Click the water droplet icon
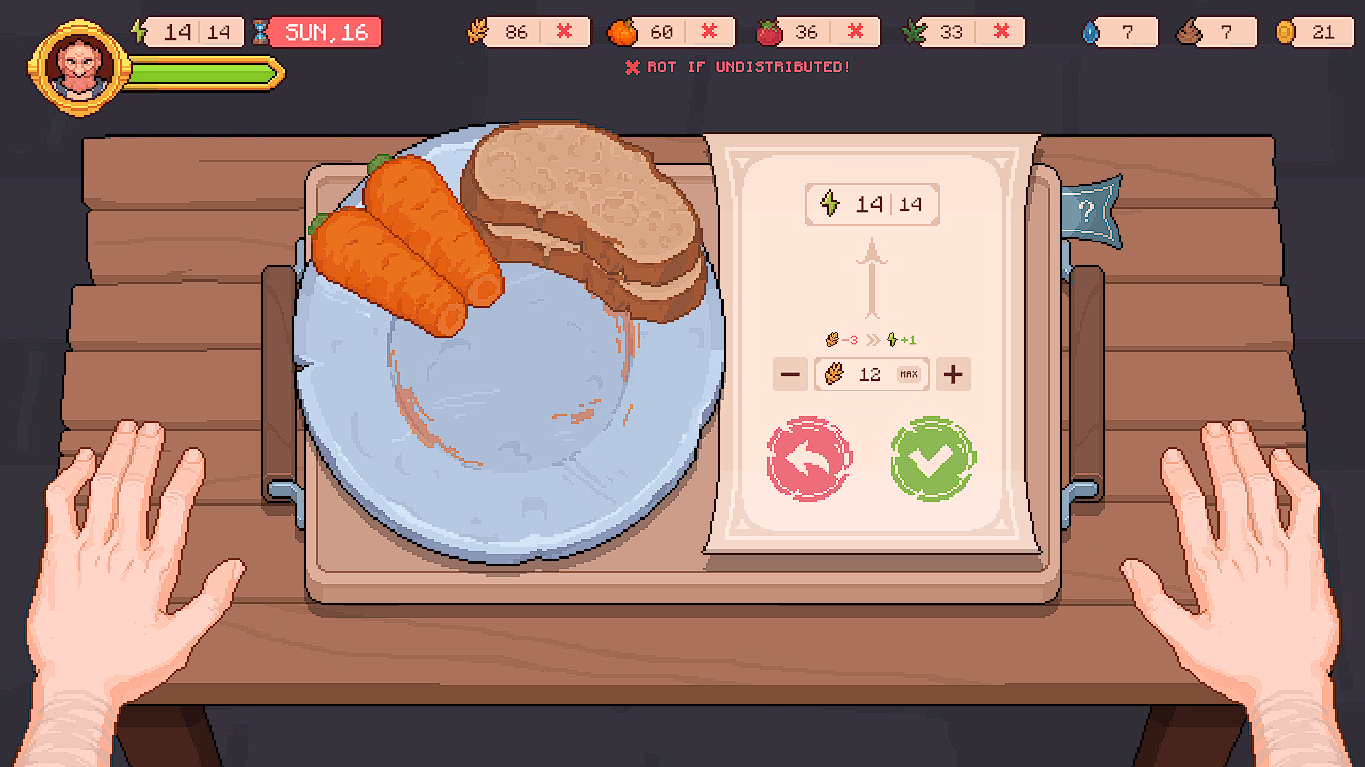 [1091, 31]
